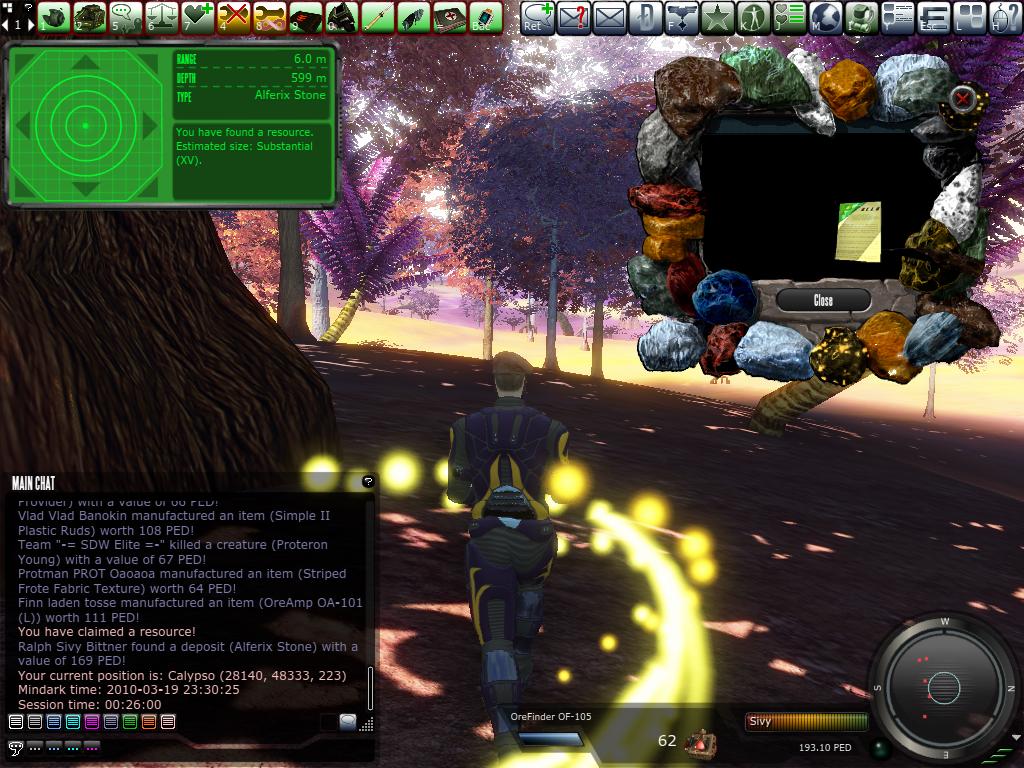The height and width of the screenshot is (768, 1024).
Task: Select the yellow note item in the loot window
Action: pyautogui.click(x=858, y=229)
